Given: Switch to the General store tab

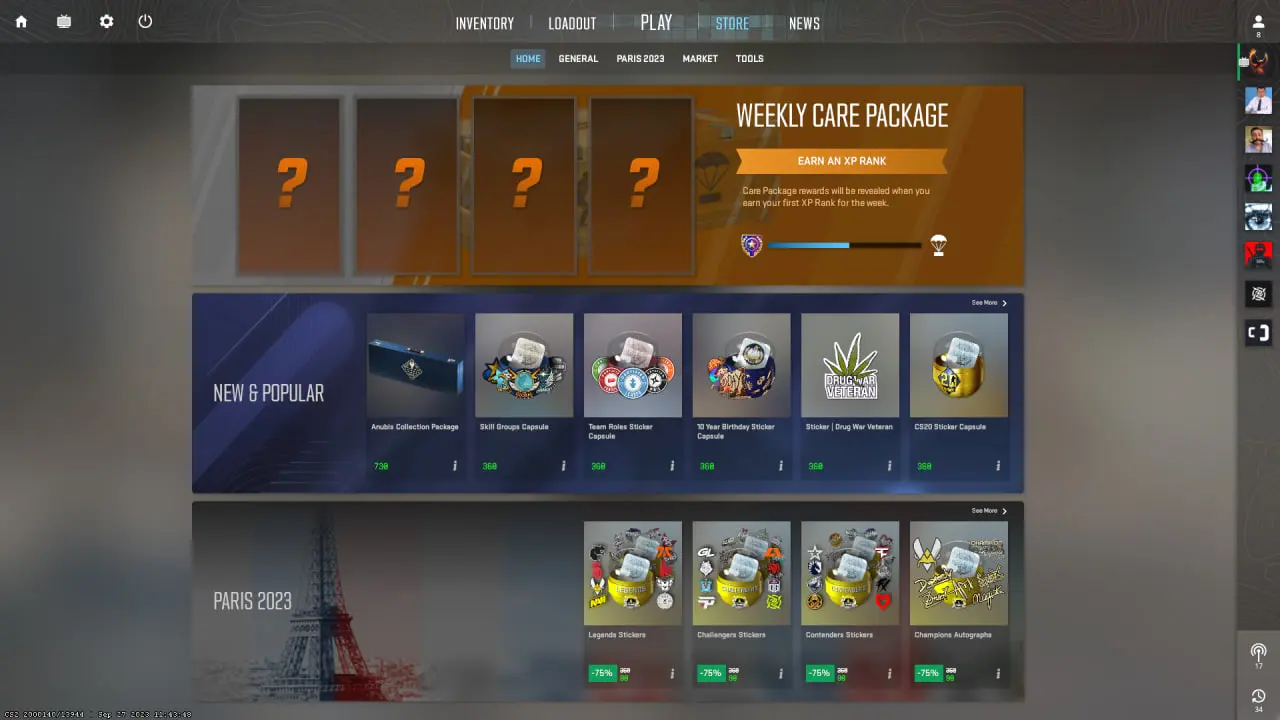Looking at the screenshot, I should [578, 59].
